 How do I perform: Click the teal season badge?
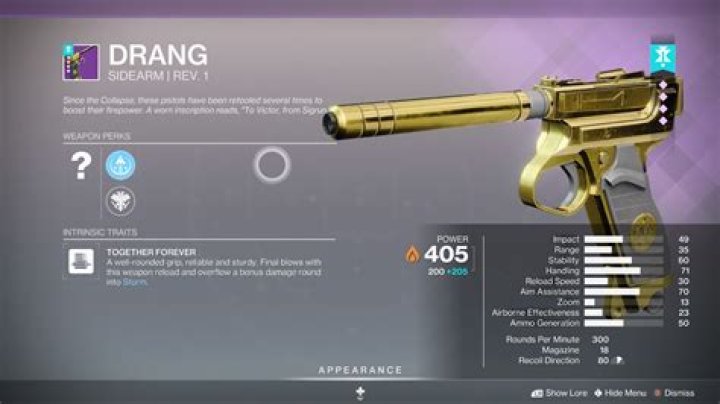tap(660, 57)
